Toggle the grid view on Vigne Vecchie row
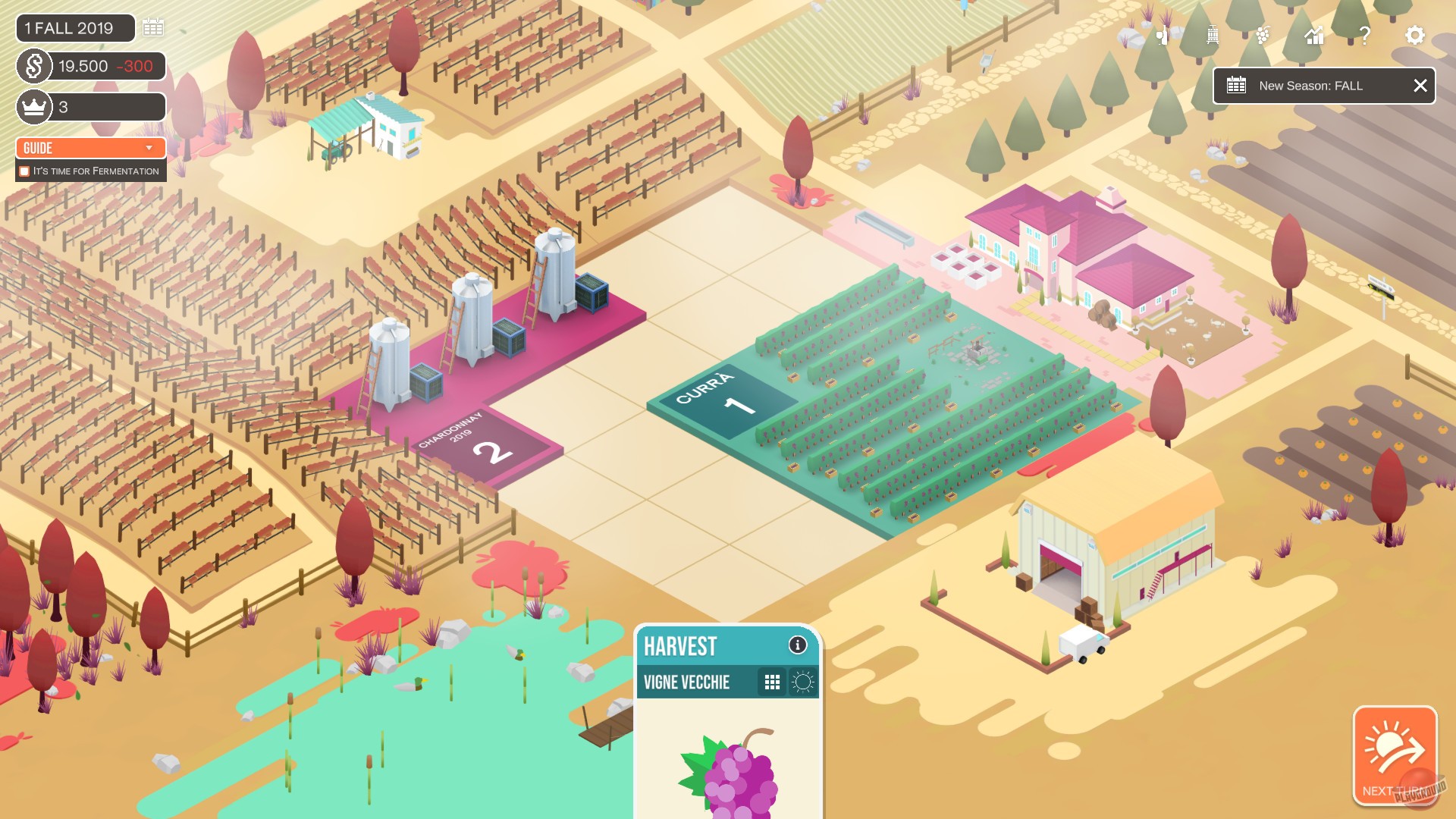Image resolution: width=1456 pixels, height=819 pixels. [773, 682]
